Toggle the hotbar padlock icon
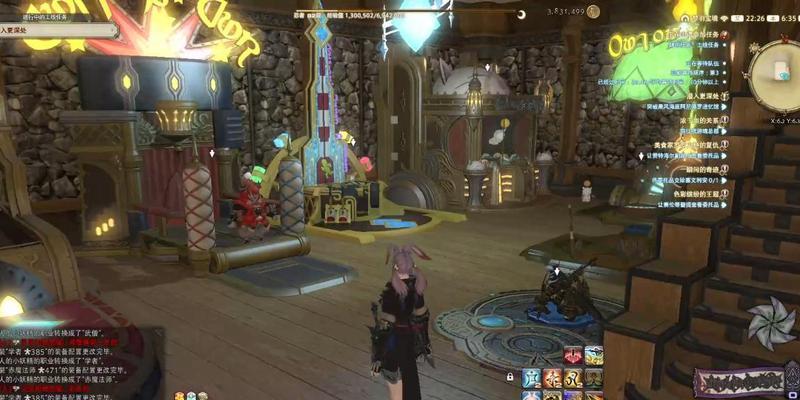This screenshot has height=400, width=800. point(511,378)
